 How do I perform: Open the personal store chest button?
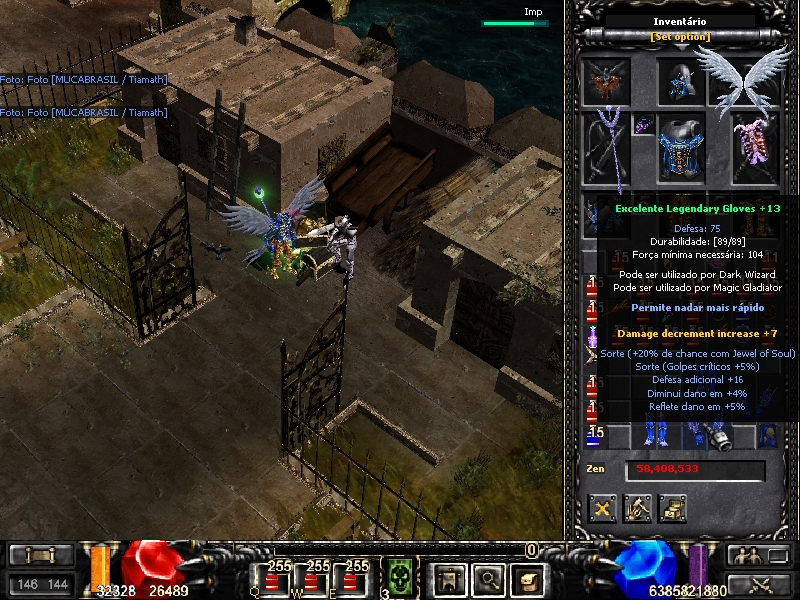(x=672, y=508)
